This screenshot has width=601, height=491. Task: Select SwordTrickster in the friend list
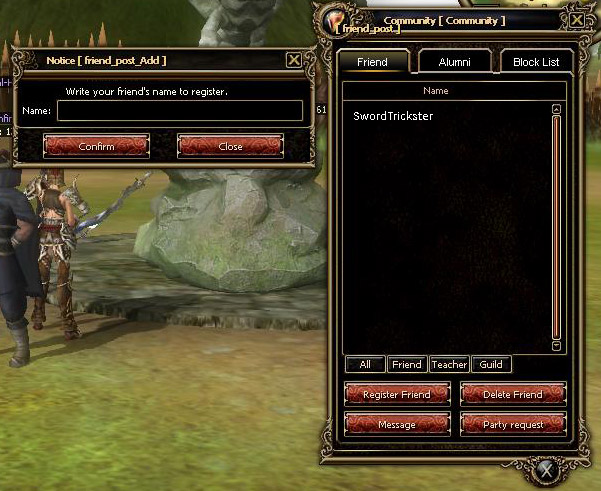pyautogui.click(x=393, y=116)
